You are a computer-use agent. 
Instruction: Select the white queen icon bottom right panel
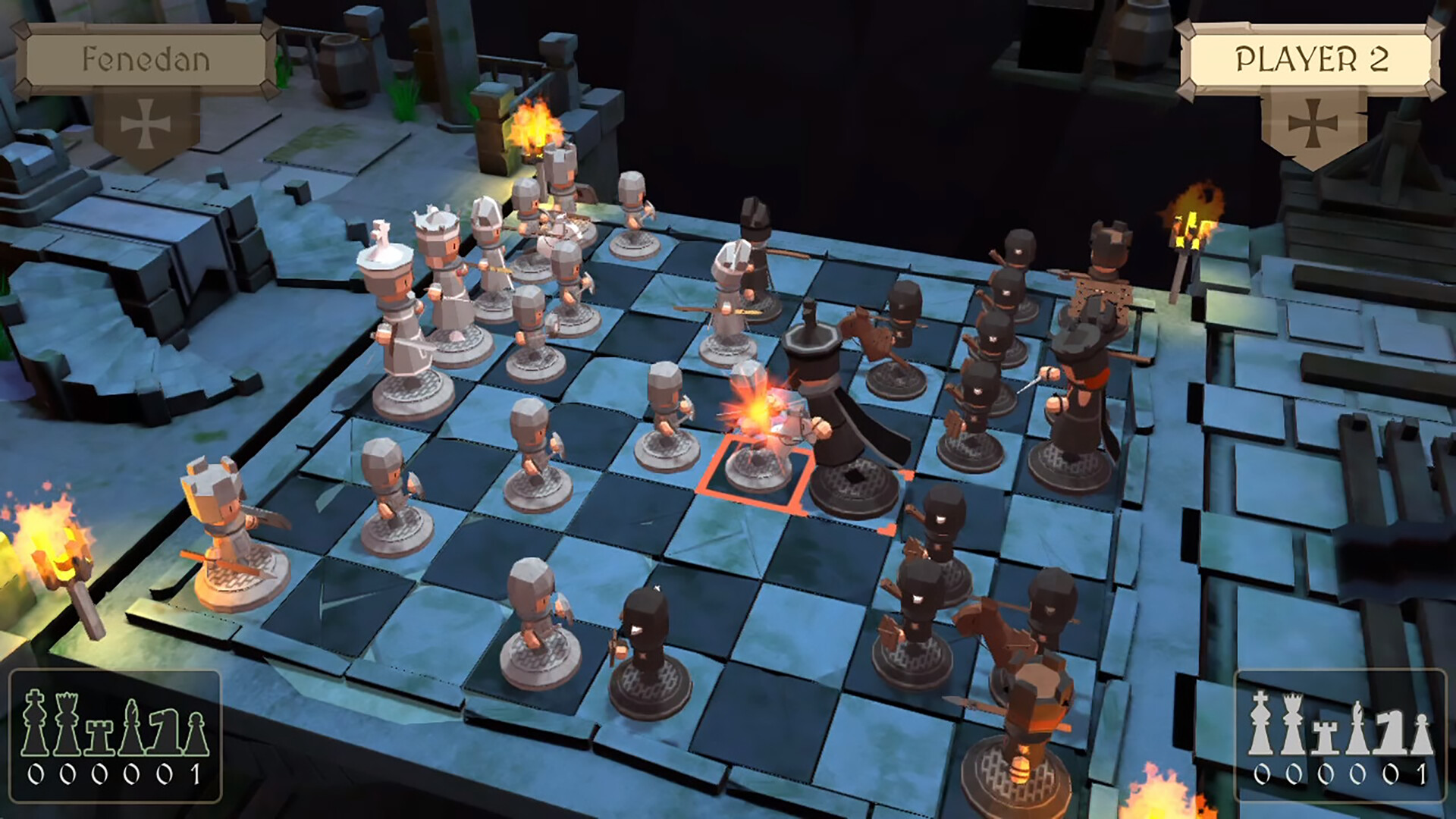1291,724
